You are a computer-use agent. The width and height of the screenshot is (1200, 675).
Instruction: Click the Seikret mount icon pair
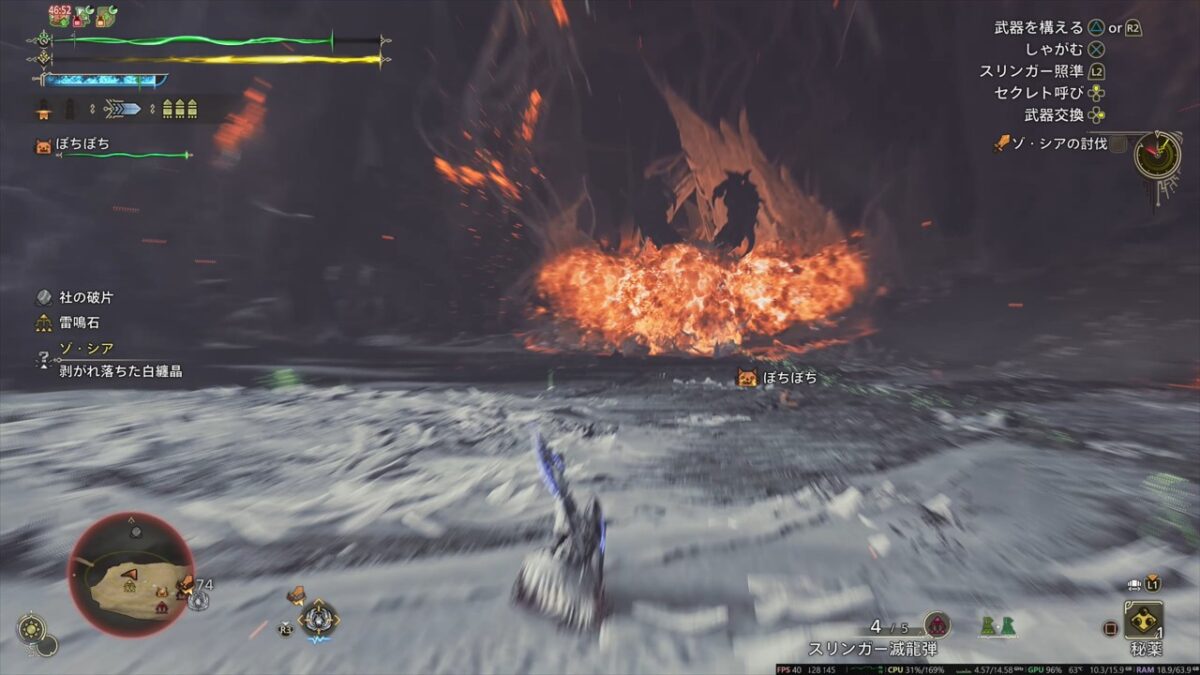click(x=997, y=626)
